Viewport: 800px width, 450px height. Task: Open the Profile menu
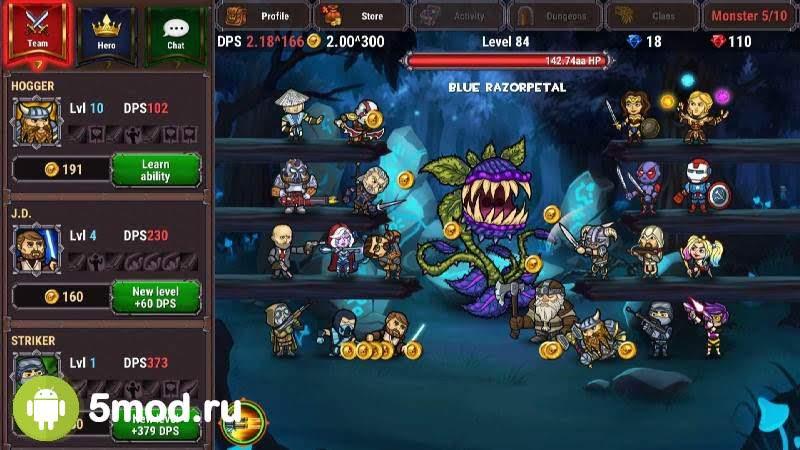click(x=262, y=16)
